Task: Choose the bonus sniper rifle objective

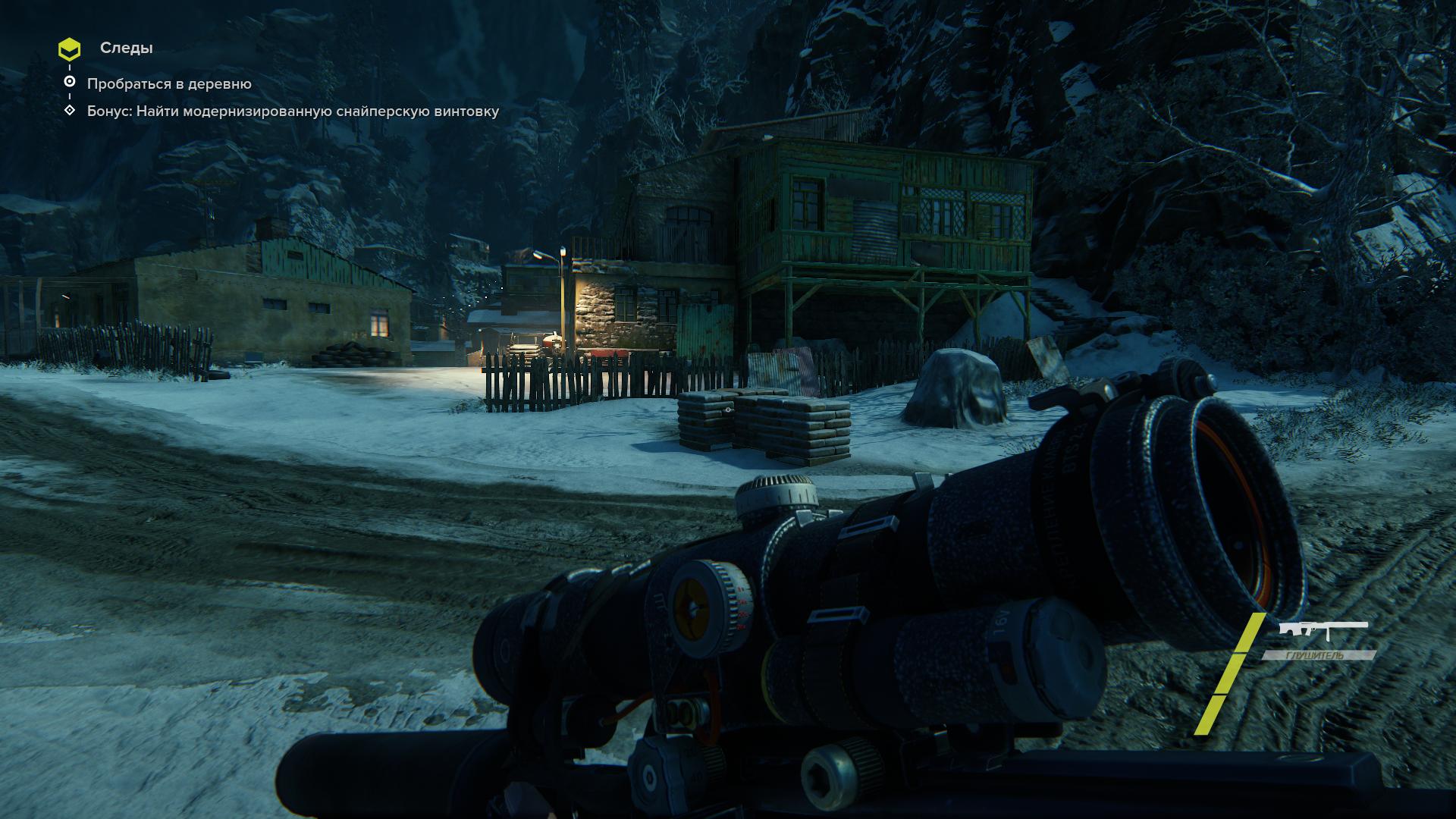Action: click(293, 111)
